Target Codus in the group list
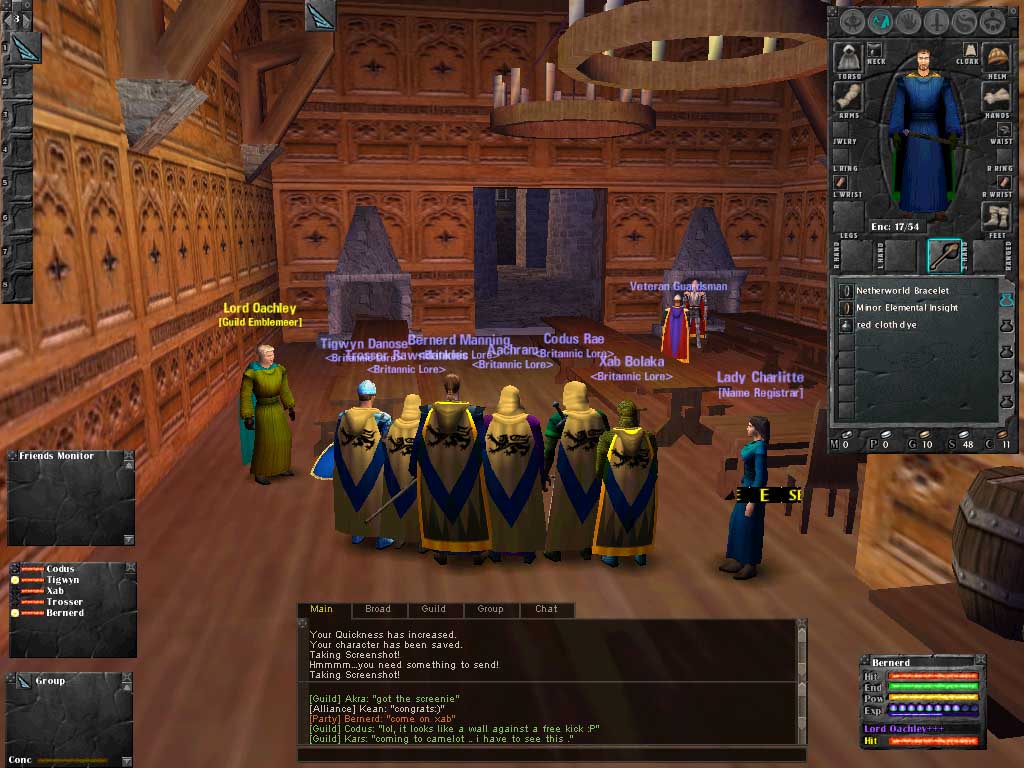 pos(60,569)
